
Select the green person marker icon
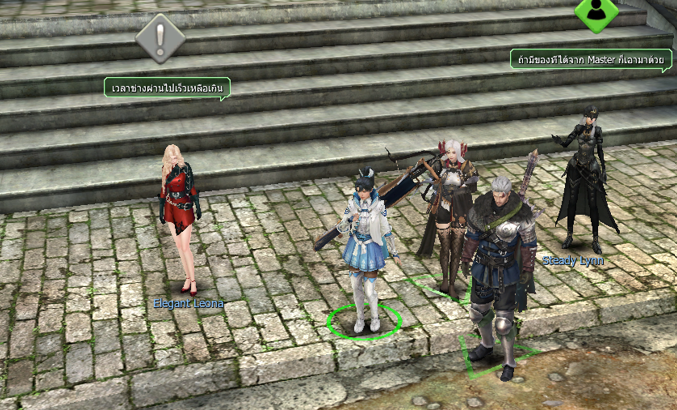coord(596,12)
